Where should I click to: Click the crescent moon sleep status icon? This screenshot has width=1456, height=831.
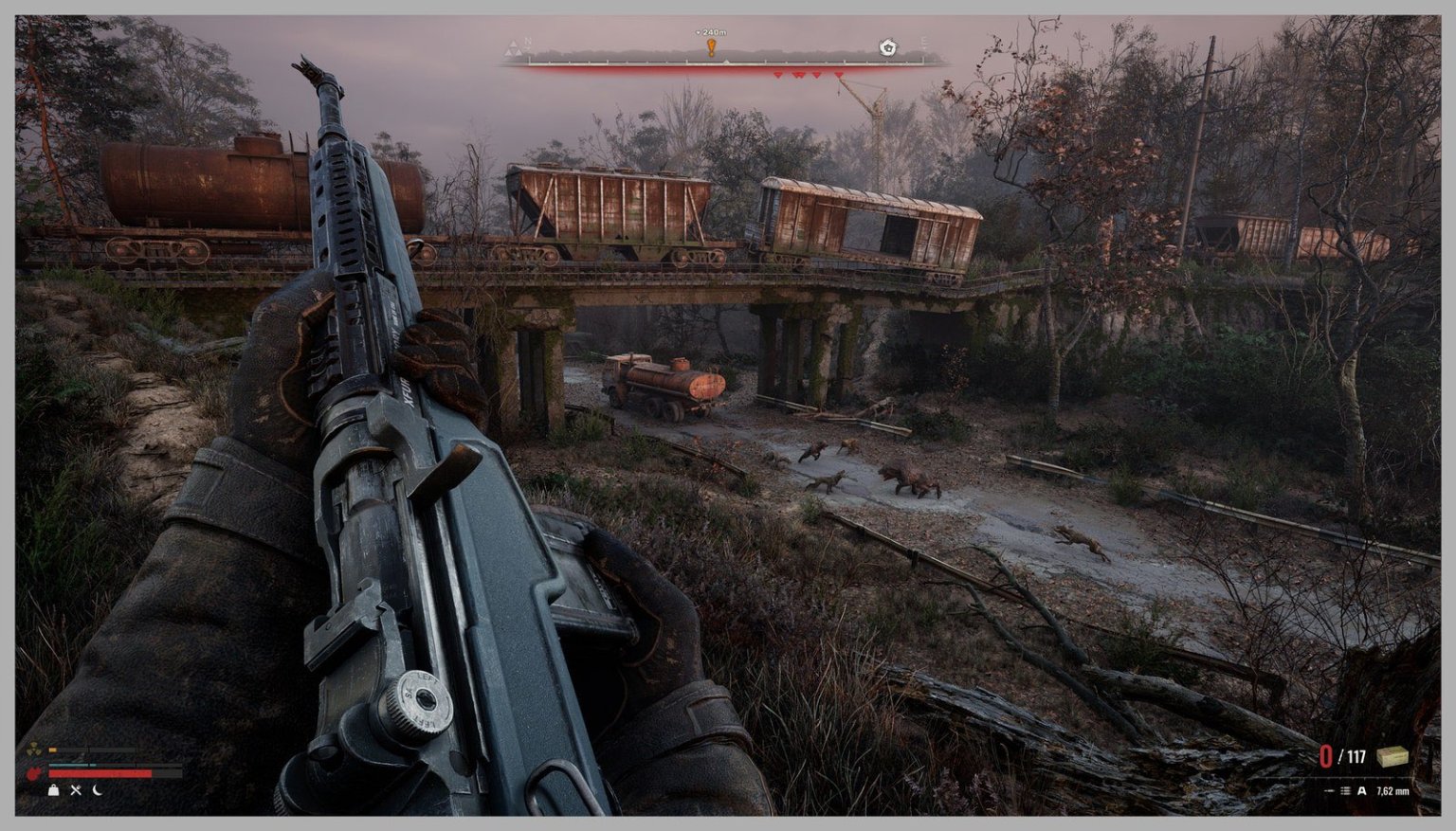pos(98,790)
